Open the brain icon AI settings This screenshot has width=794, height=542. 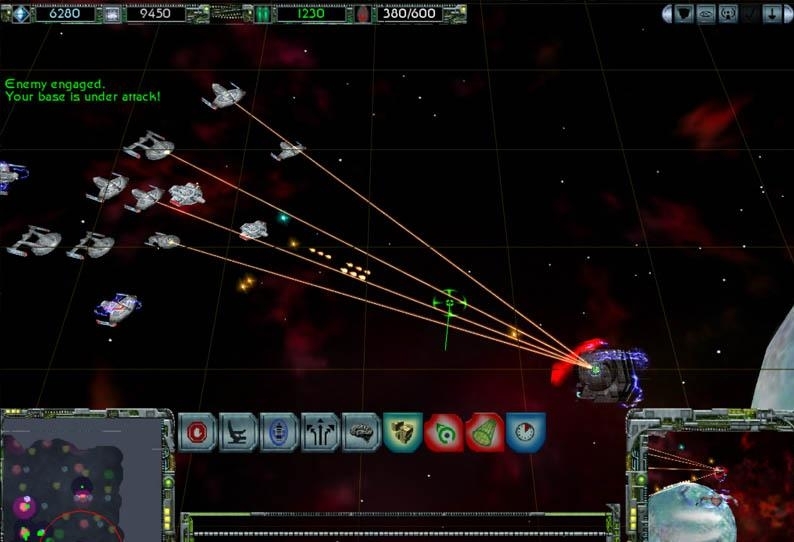pyautogui.click(x=362, y=432)
